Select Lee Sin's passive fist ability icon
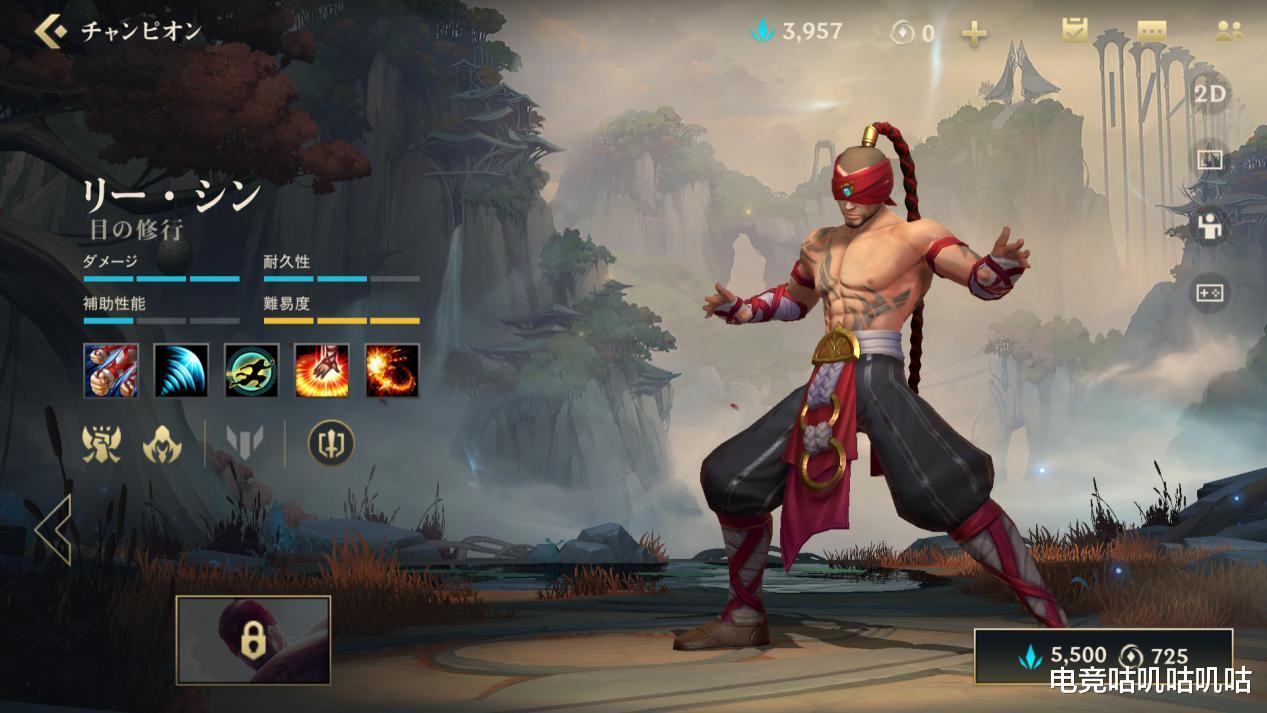The width and height of the screenshot is (1267, 713). pyautogui.click(x=111, y=370)
